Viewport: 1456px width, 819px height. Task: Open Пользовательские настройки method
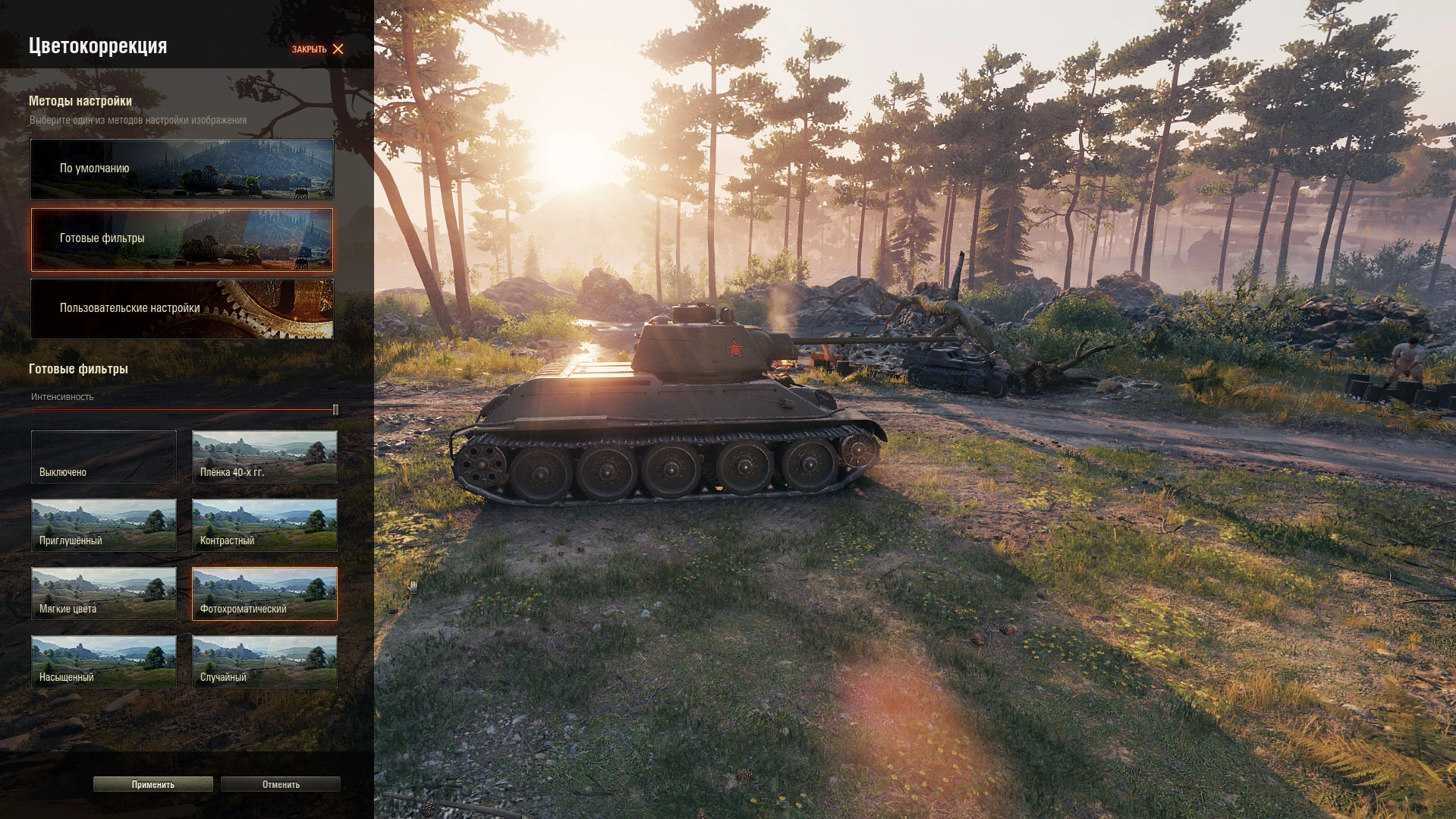(181, 308)
